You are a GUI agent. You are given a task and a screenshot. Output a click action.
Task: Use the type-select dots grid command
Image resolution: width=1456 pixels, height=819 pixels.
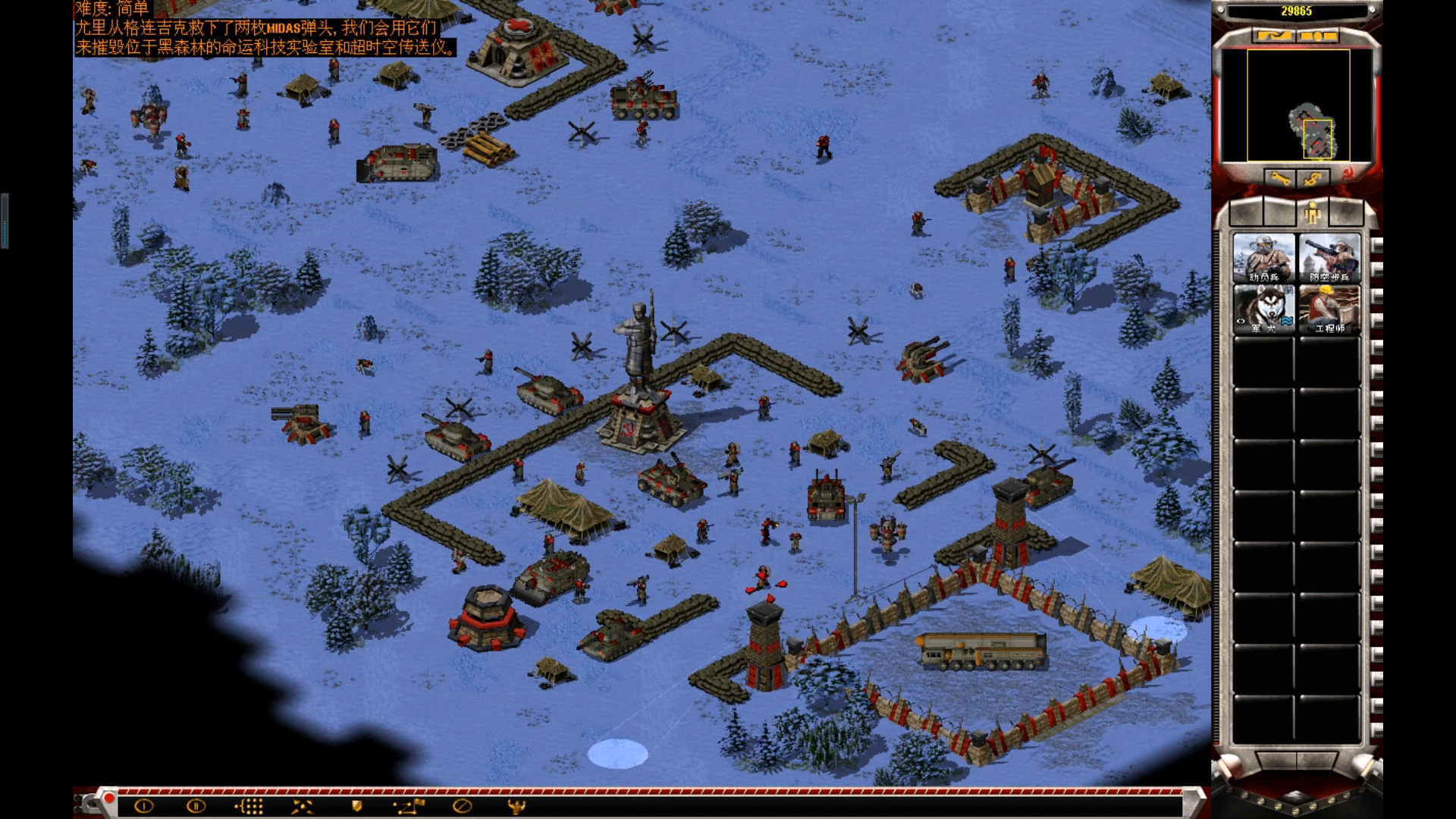[x=249, y=806]
